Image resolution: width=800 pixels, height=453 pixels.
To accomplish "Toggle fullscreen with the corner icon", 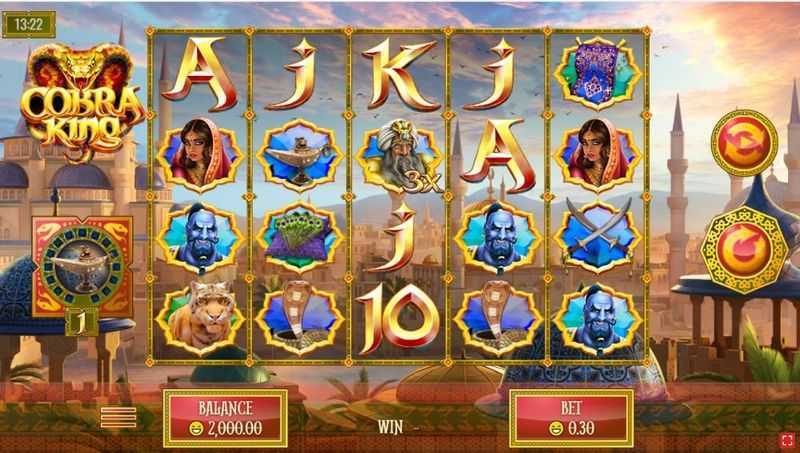I will coord(787,439).
